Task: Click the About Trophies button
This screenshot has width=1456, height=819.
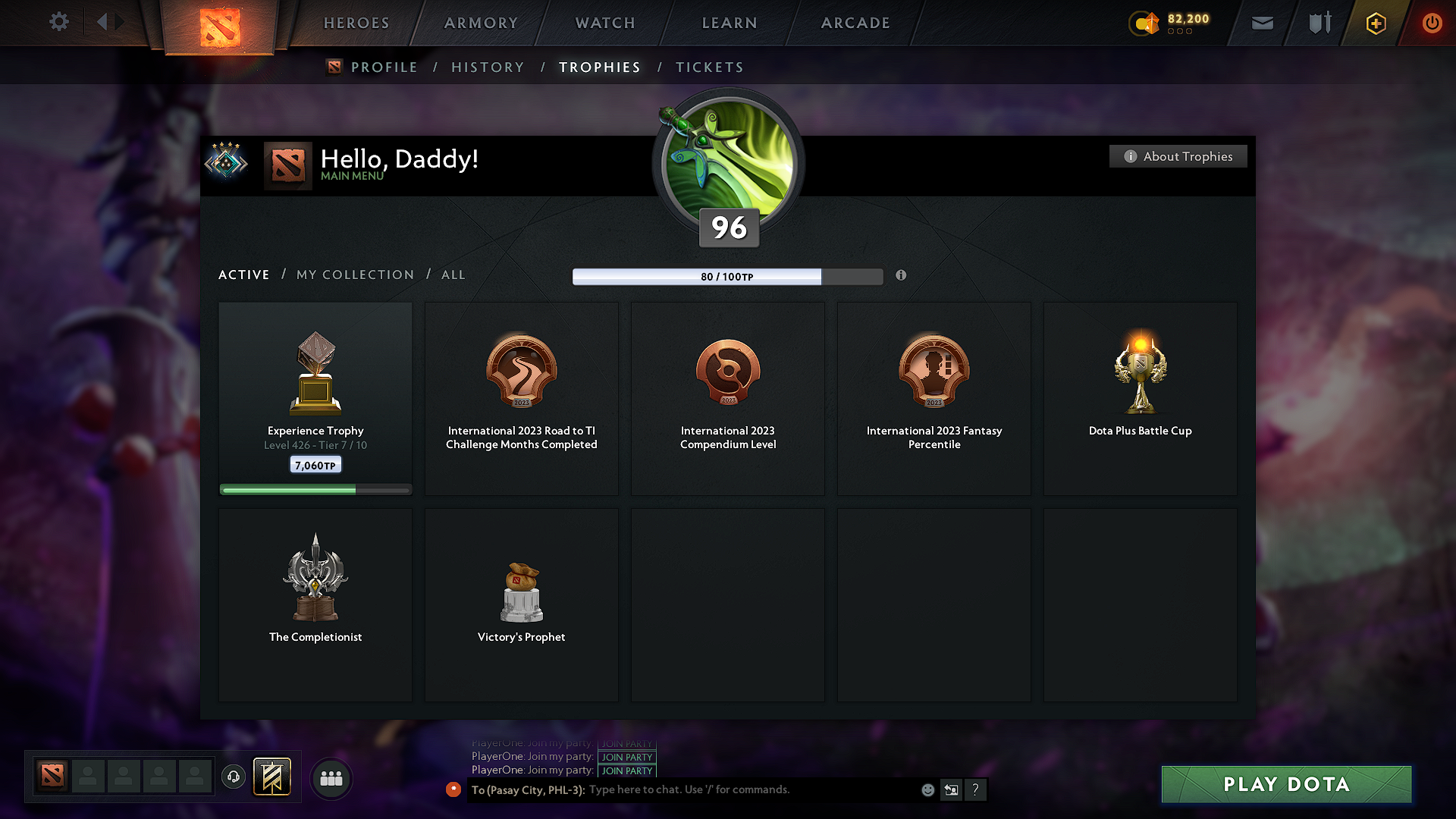Action: tap(1178, 156)
